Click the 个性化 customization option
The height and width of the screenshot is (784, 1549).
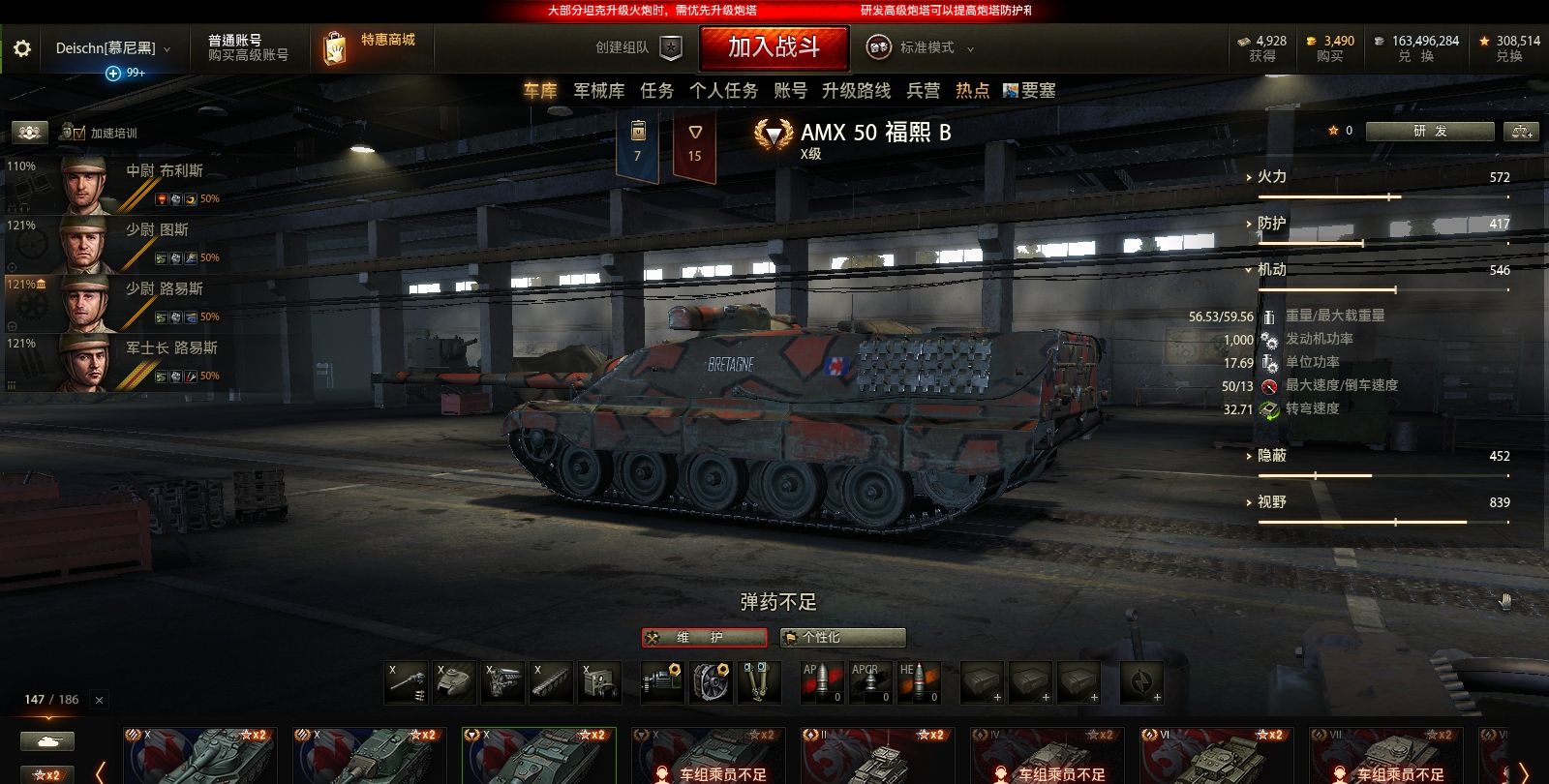point(841,637)
